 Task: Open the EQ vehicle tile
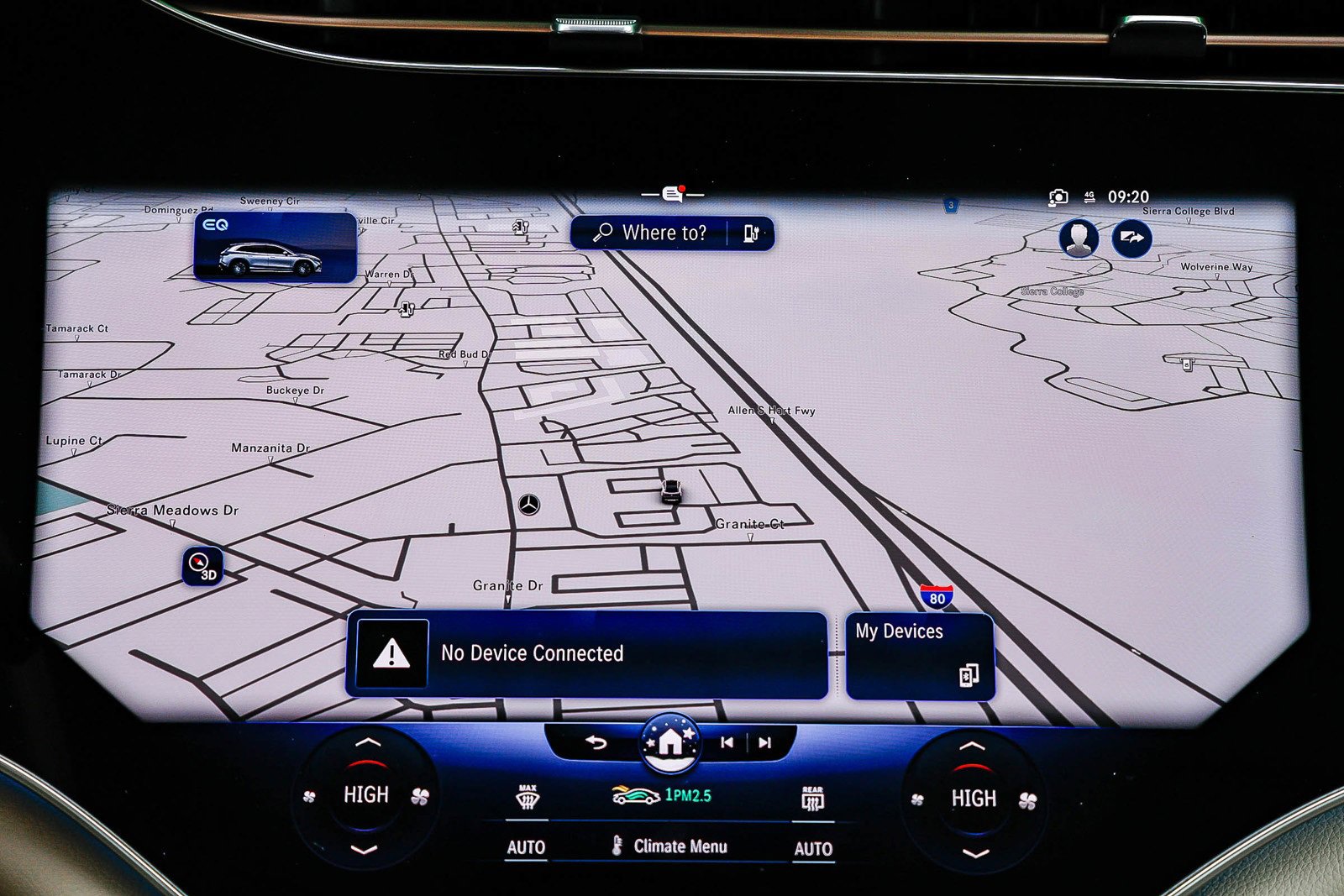tap(276, 247)
